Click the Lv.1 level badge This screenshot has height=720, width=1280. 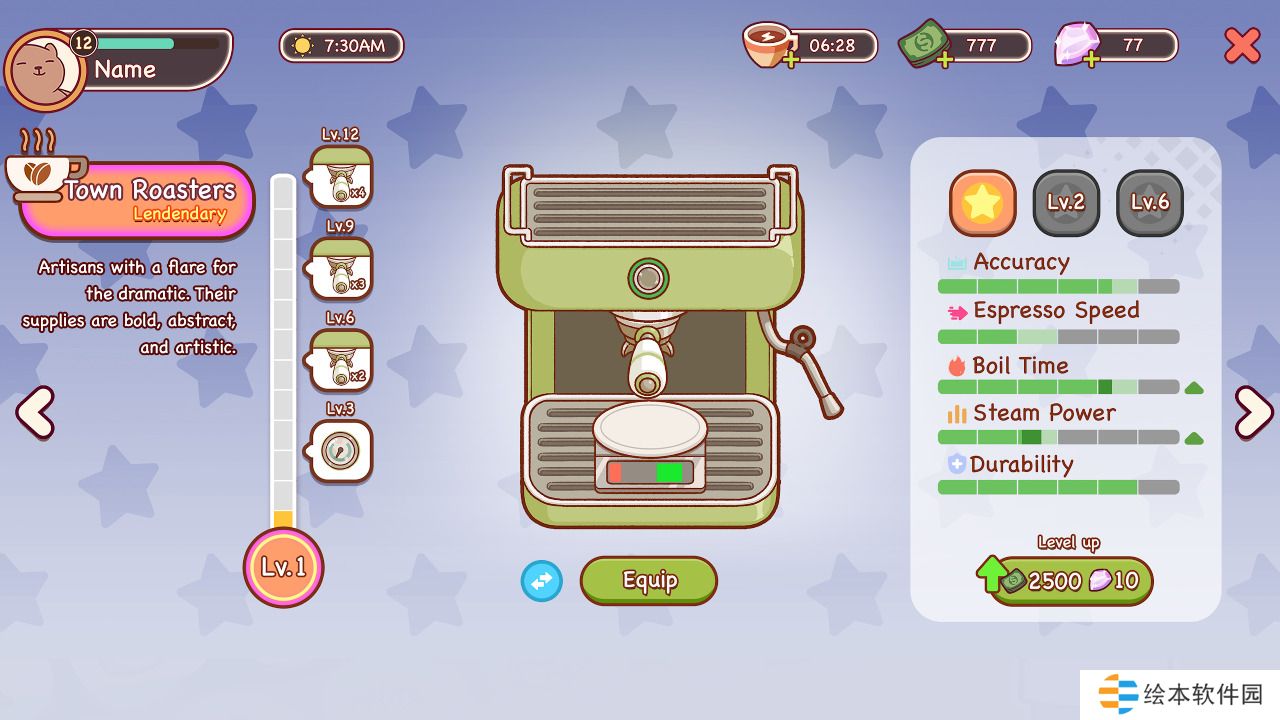[284, 567]
